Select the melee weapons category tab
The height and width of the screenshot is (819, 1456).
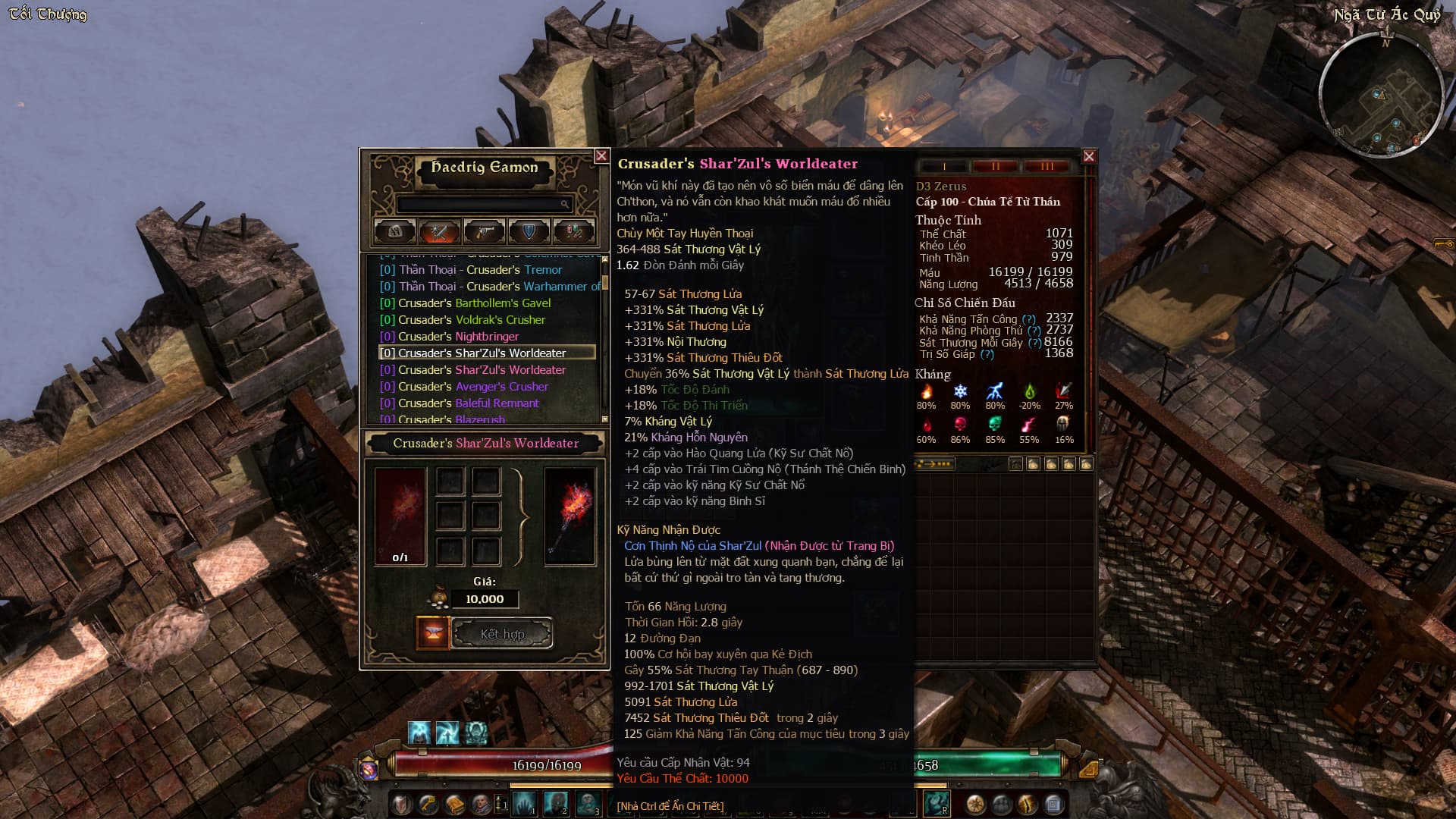(x=439, y=231)
